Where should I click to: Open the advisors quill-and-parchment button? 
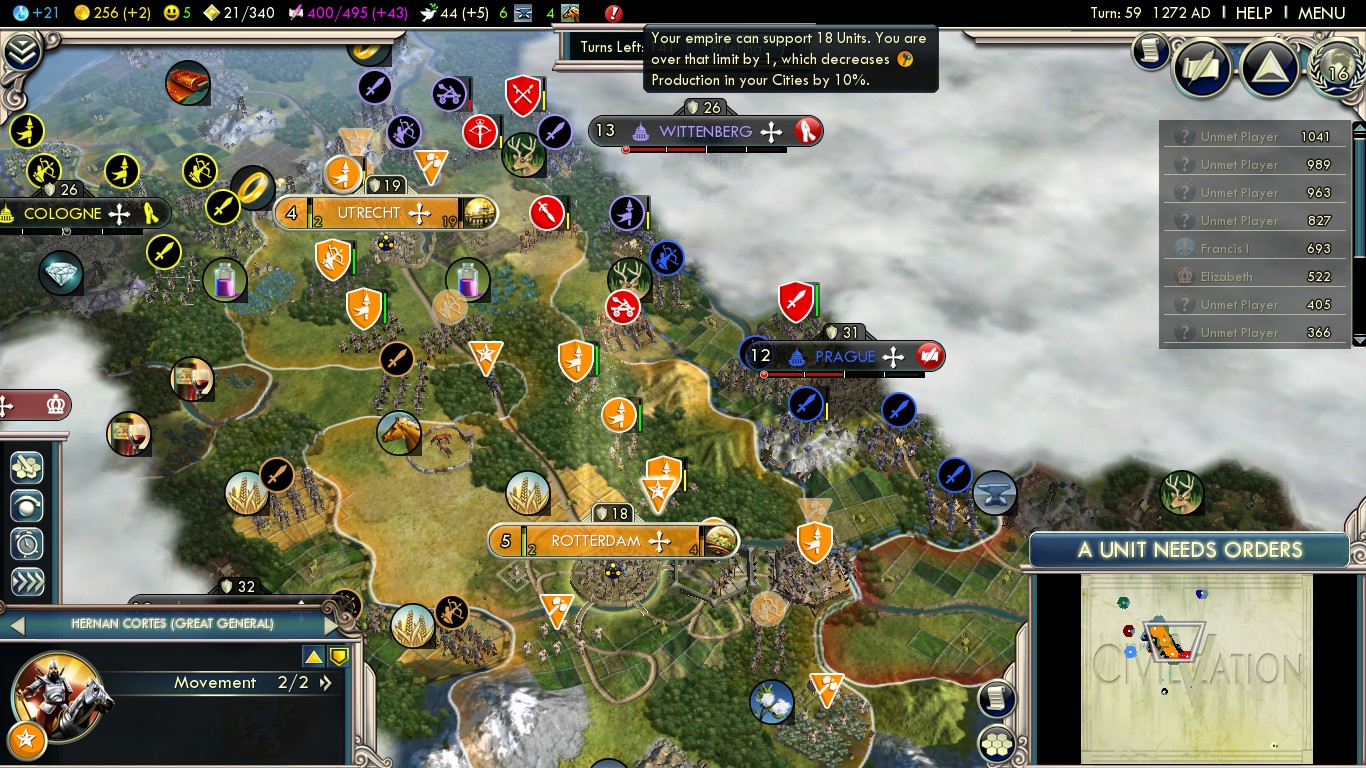[1202, 67]
